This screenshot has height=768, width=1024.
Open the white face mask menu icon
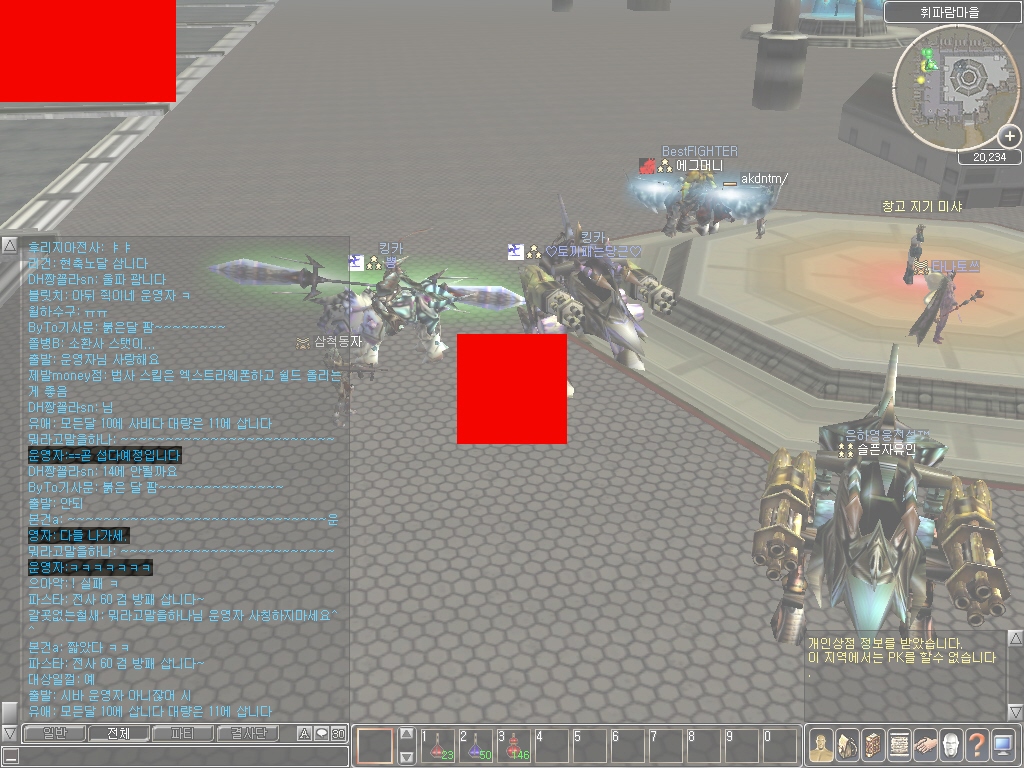951,745
